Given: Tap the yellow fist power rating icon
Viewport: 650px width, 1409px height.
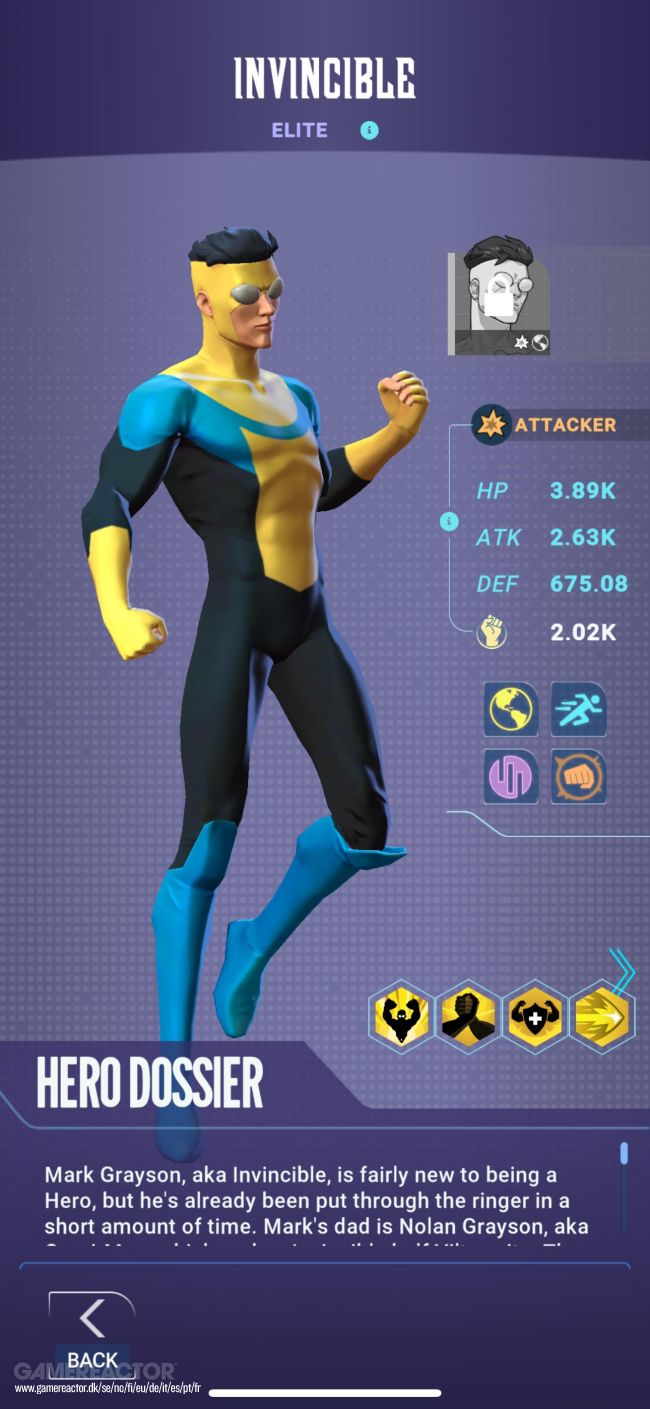Looking at the screenshot, I should 492,632.
